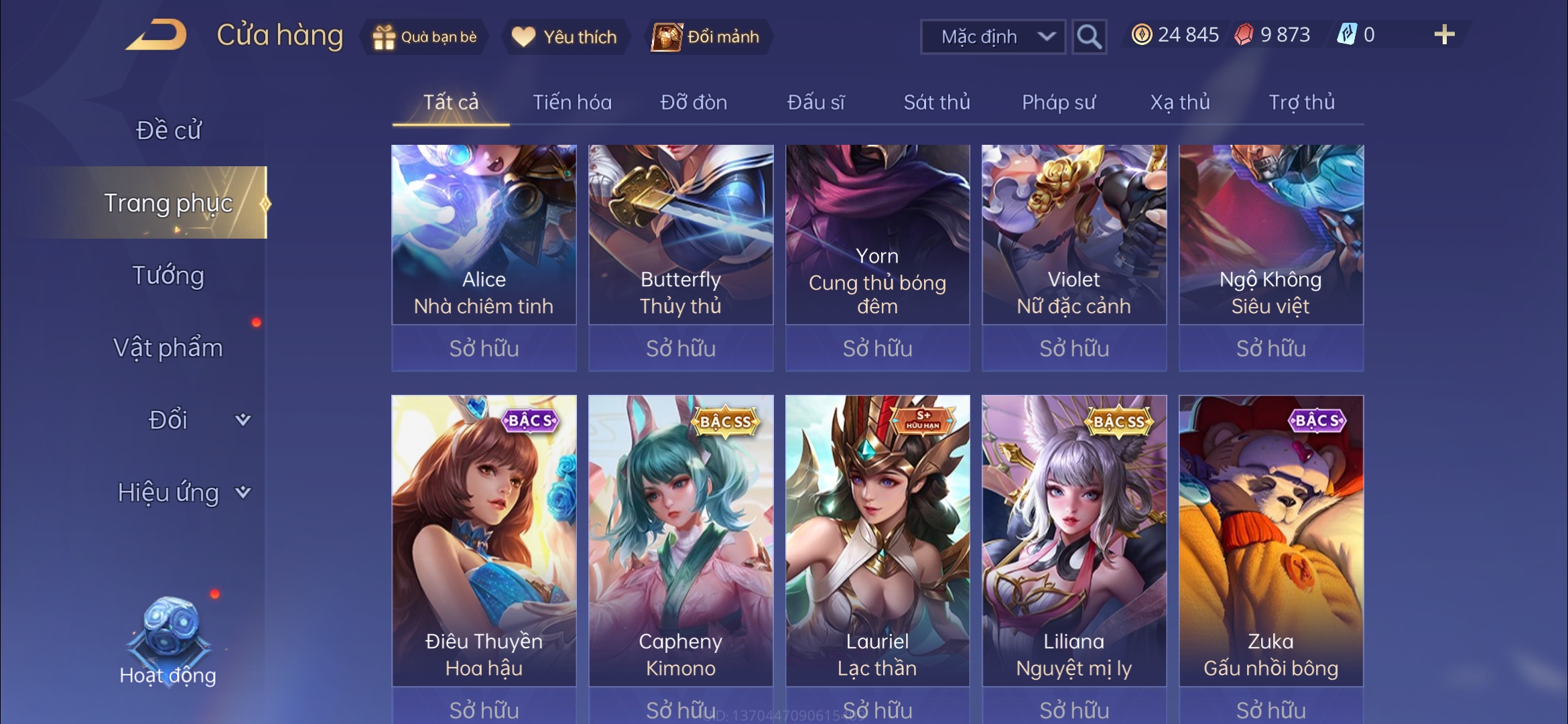
Task: Open the Đề cử shop section
Action: point(168,130)
